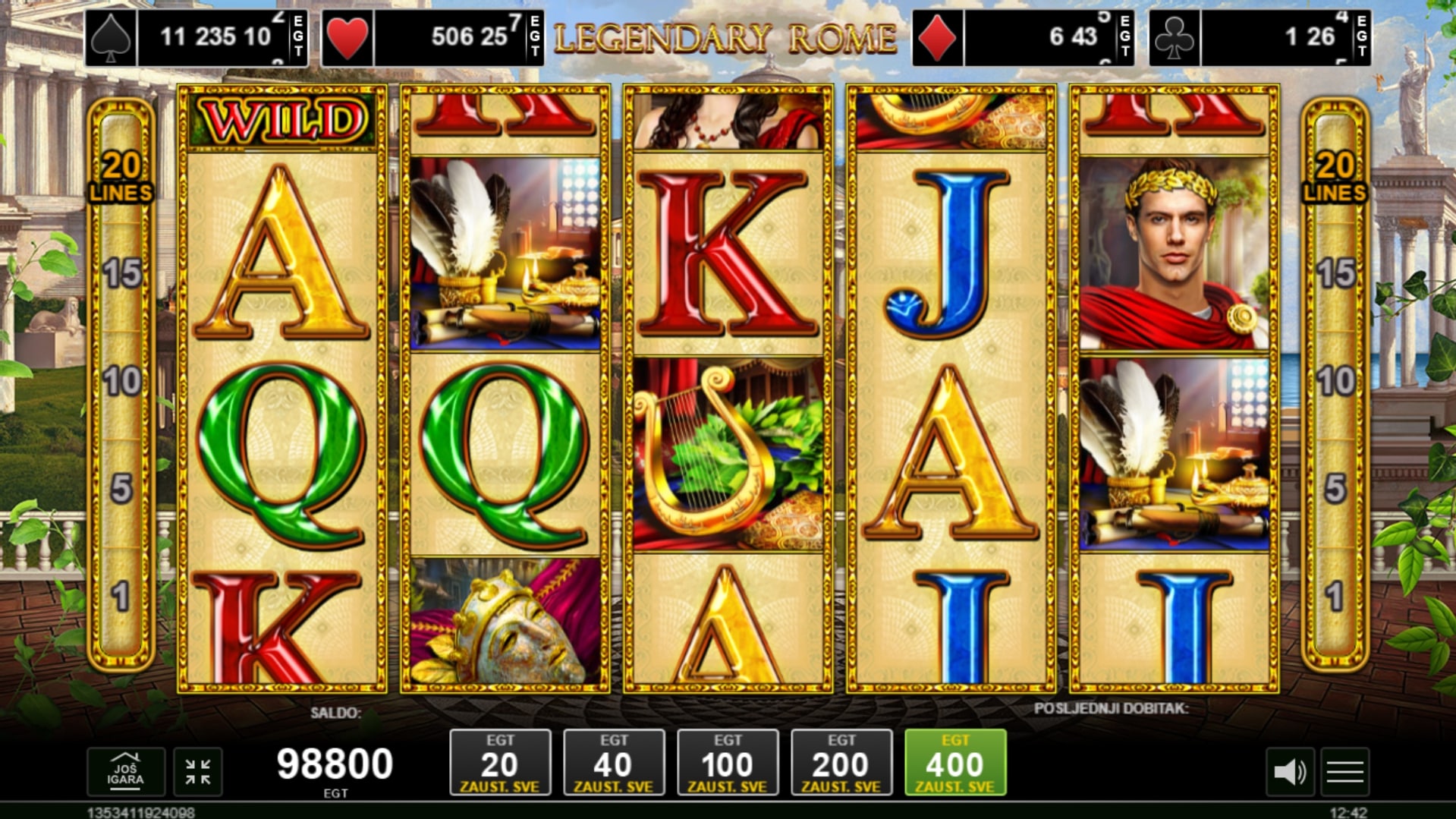Activate the green 400 bet button
The height and width of the screenshot is (819, 1456).
tap(955, 762)
